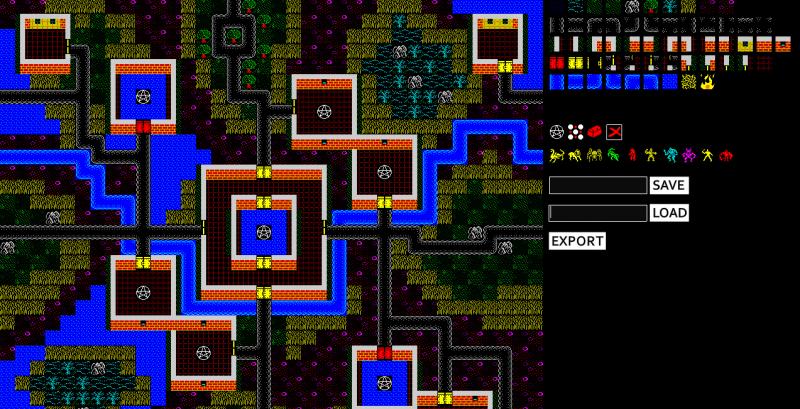Select the pentagram object icon
800x409 pixels.
[x=557, y=131]
